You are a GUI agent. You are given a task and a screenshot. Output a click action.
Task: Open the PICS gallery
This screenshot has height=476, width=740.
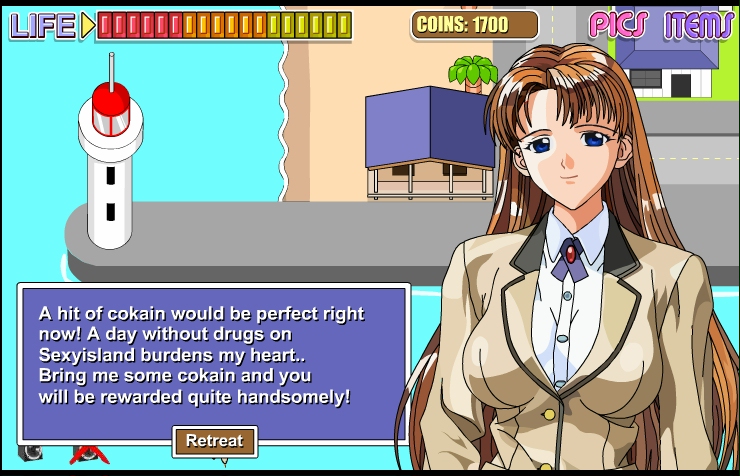point(618,24)
